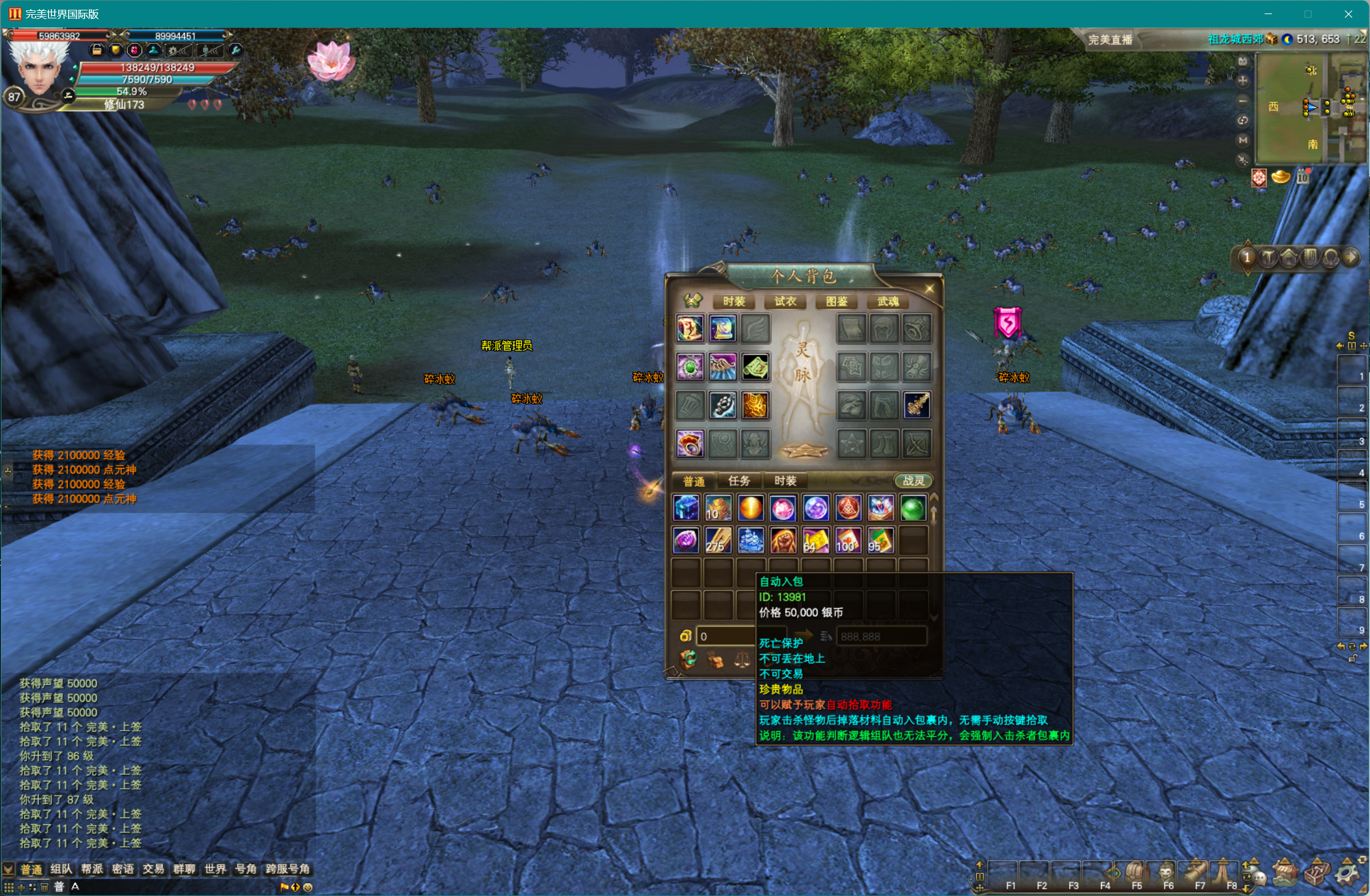Switch chat channel to 世界
The image size is (1370, 896).
coord(215,869)
